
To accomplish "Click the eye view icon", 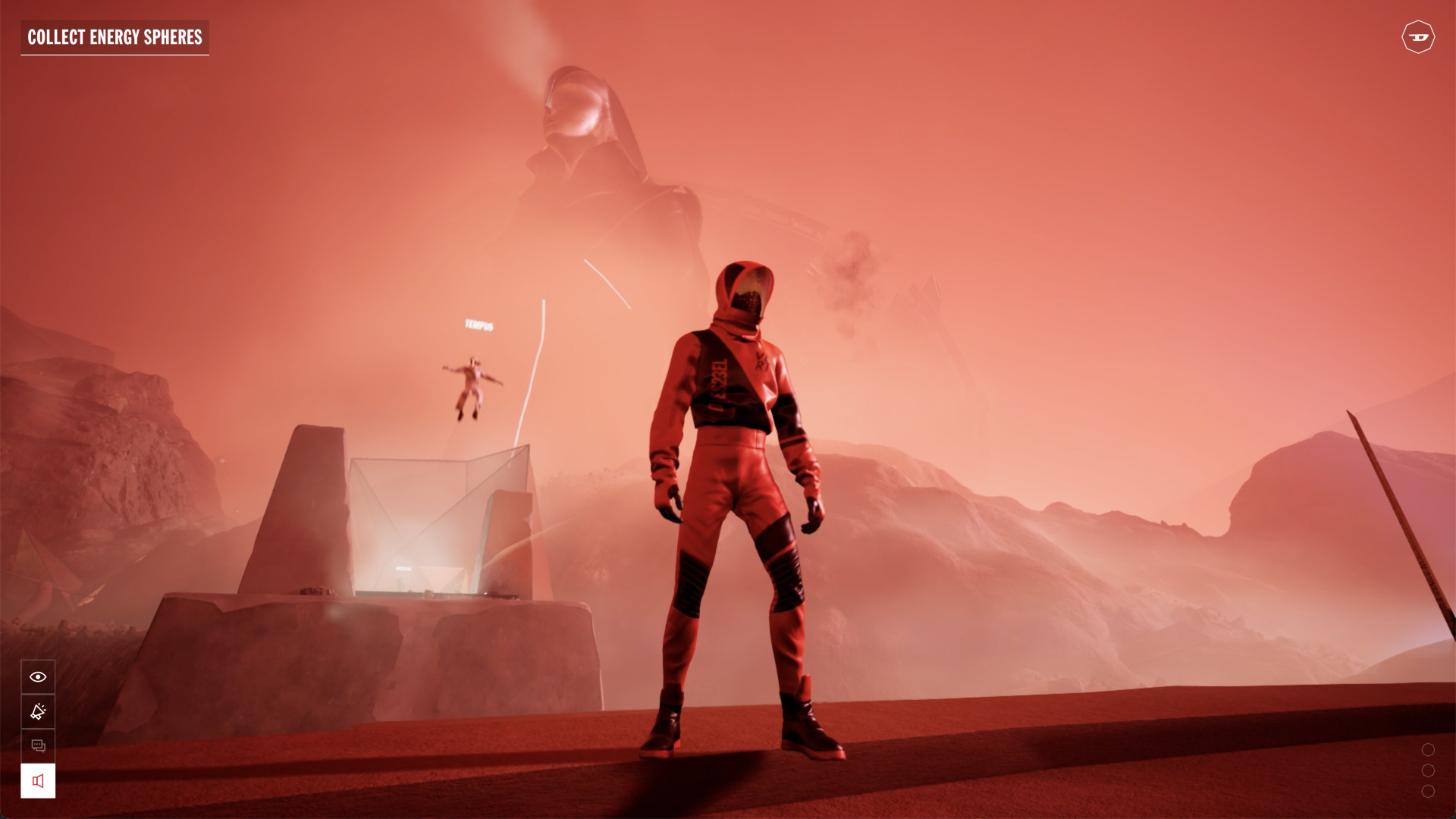I will pyautogui.click(x=38, y=676).
